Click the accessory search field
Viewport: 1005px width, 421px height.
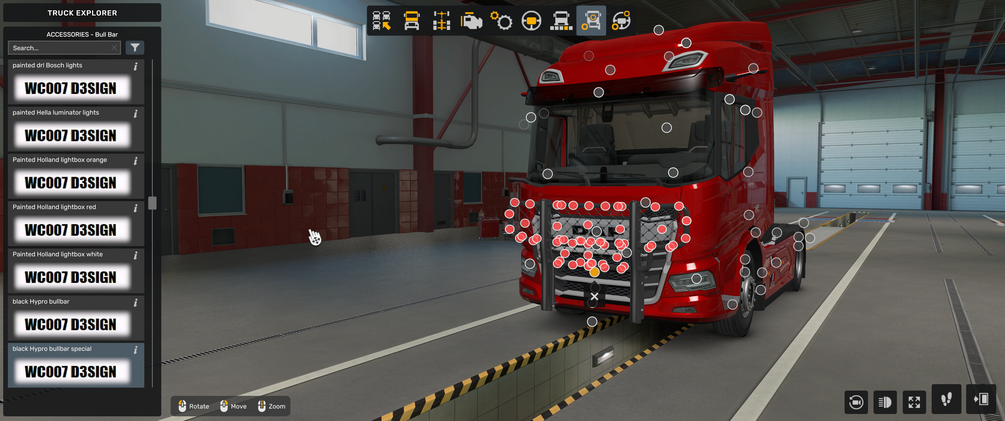tap(62, 47)
